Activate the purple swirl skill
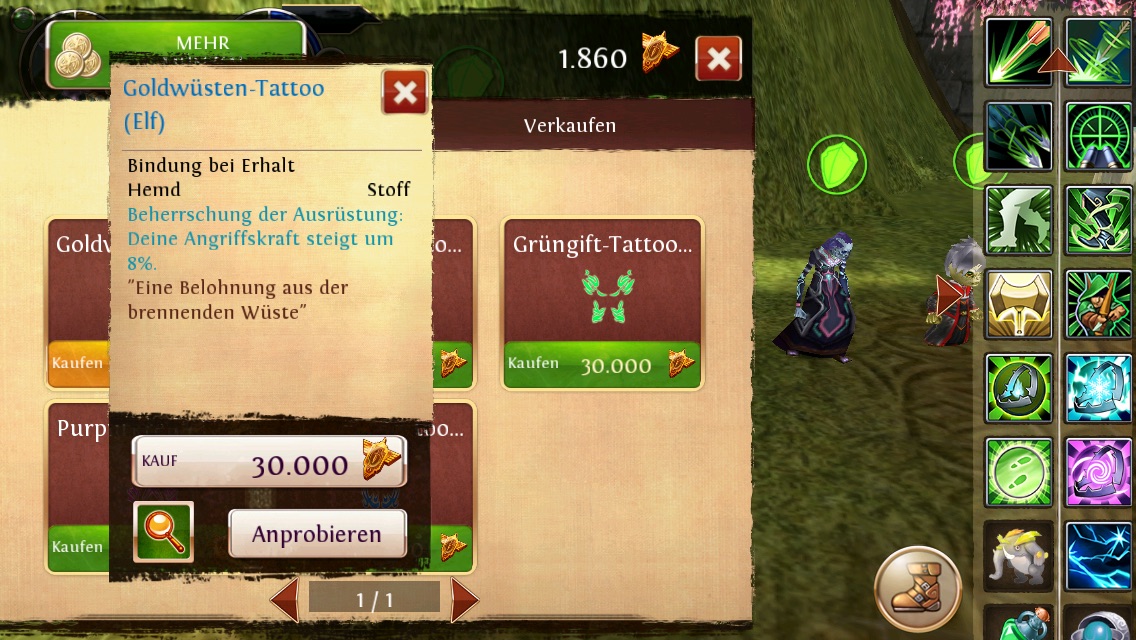The height and width of the screenshot is (640, 1136). (1099, 472)
